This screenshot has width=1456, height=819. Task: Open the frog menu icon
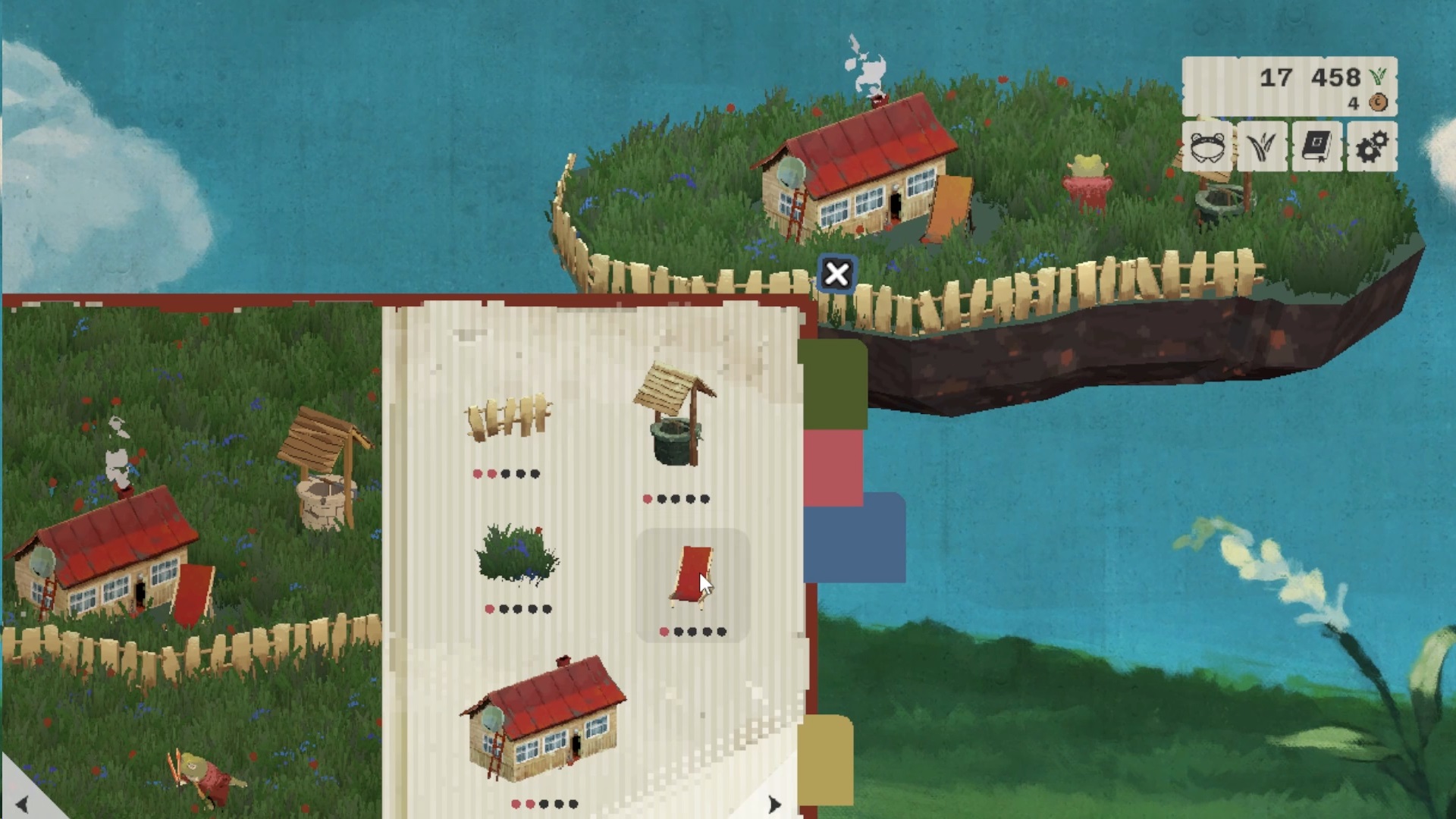1207,147
